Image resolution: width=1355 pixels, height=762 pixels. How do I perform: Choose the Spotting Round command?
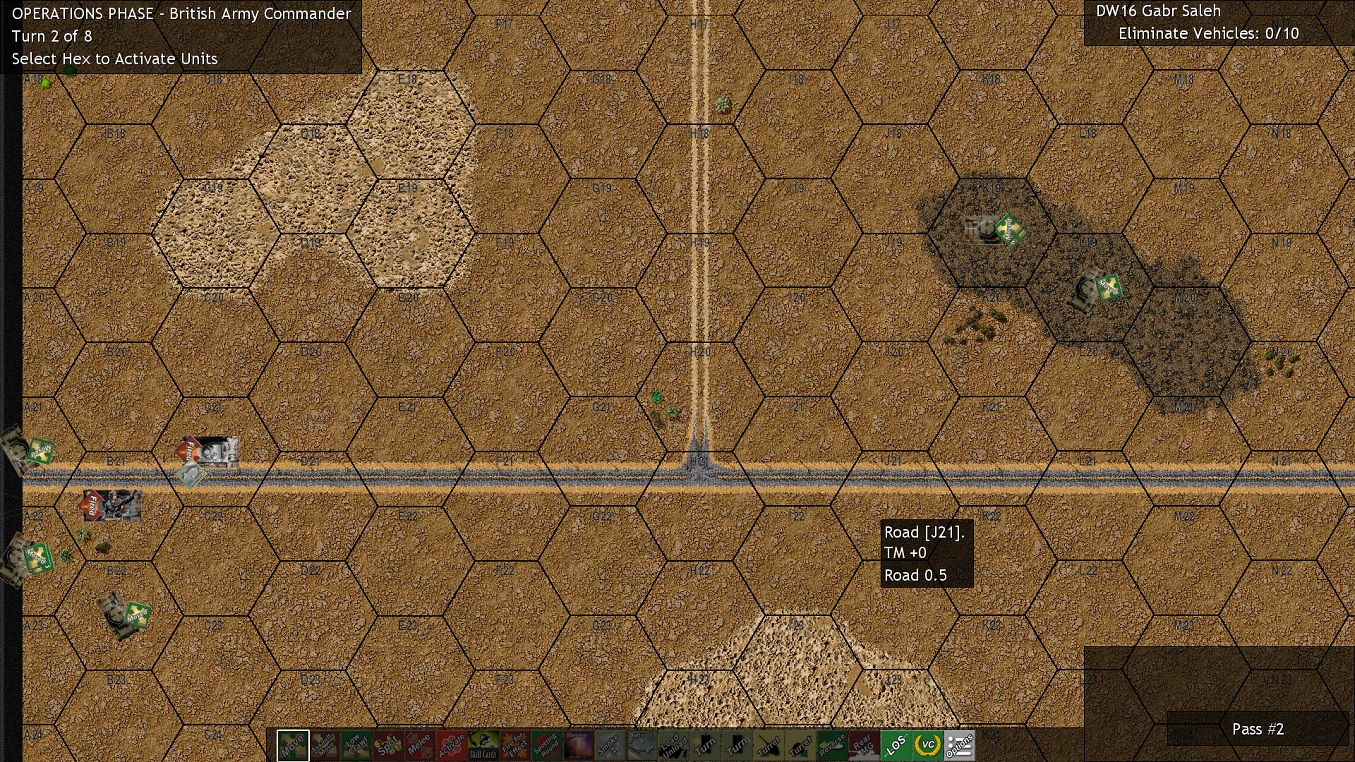point(547,746)
